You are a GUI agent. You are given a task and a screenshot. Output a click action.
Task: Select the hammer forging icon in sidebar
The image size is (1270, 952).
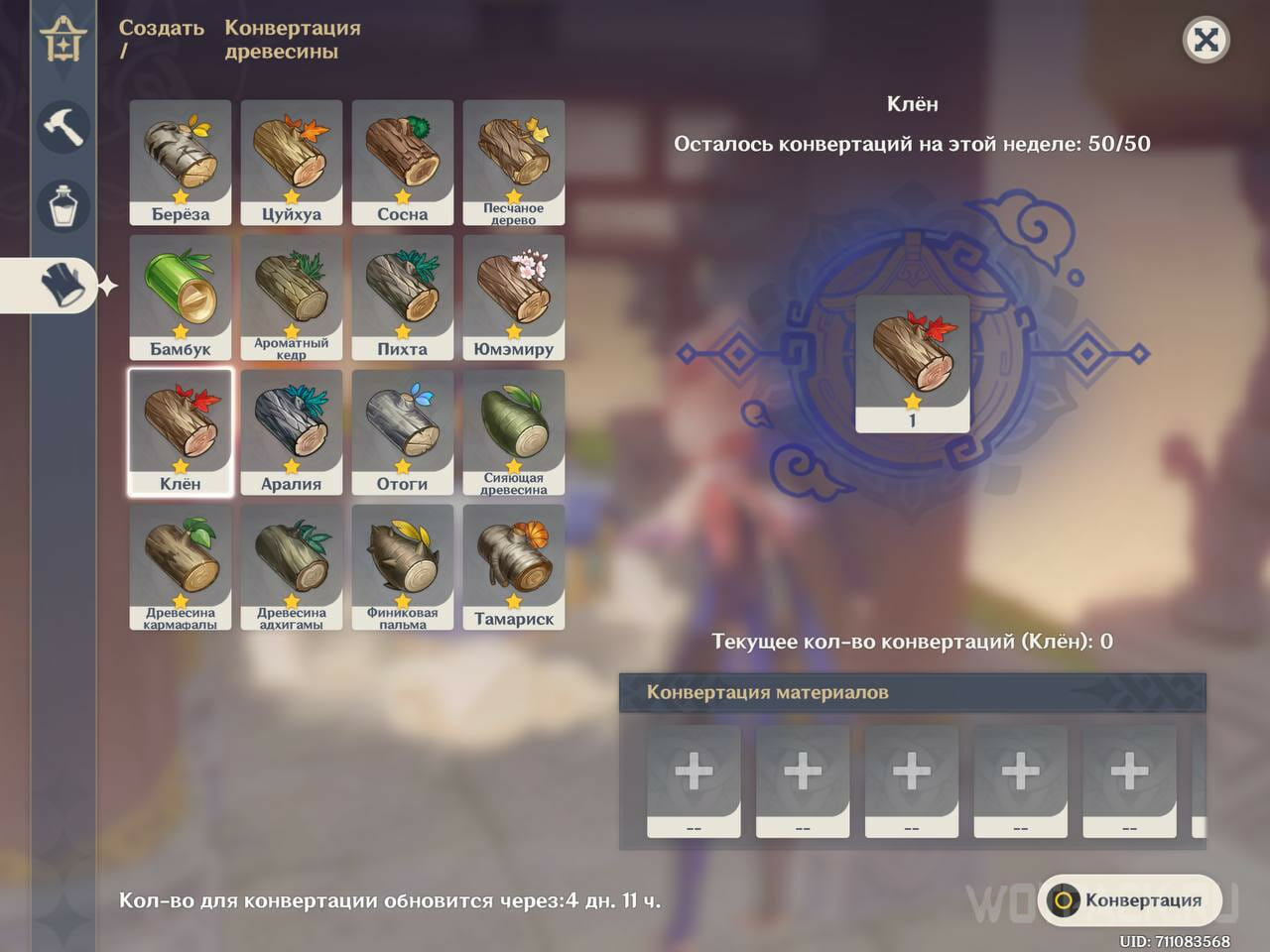click(63, 127)
